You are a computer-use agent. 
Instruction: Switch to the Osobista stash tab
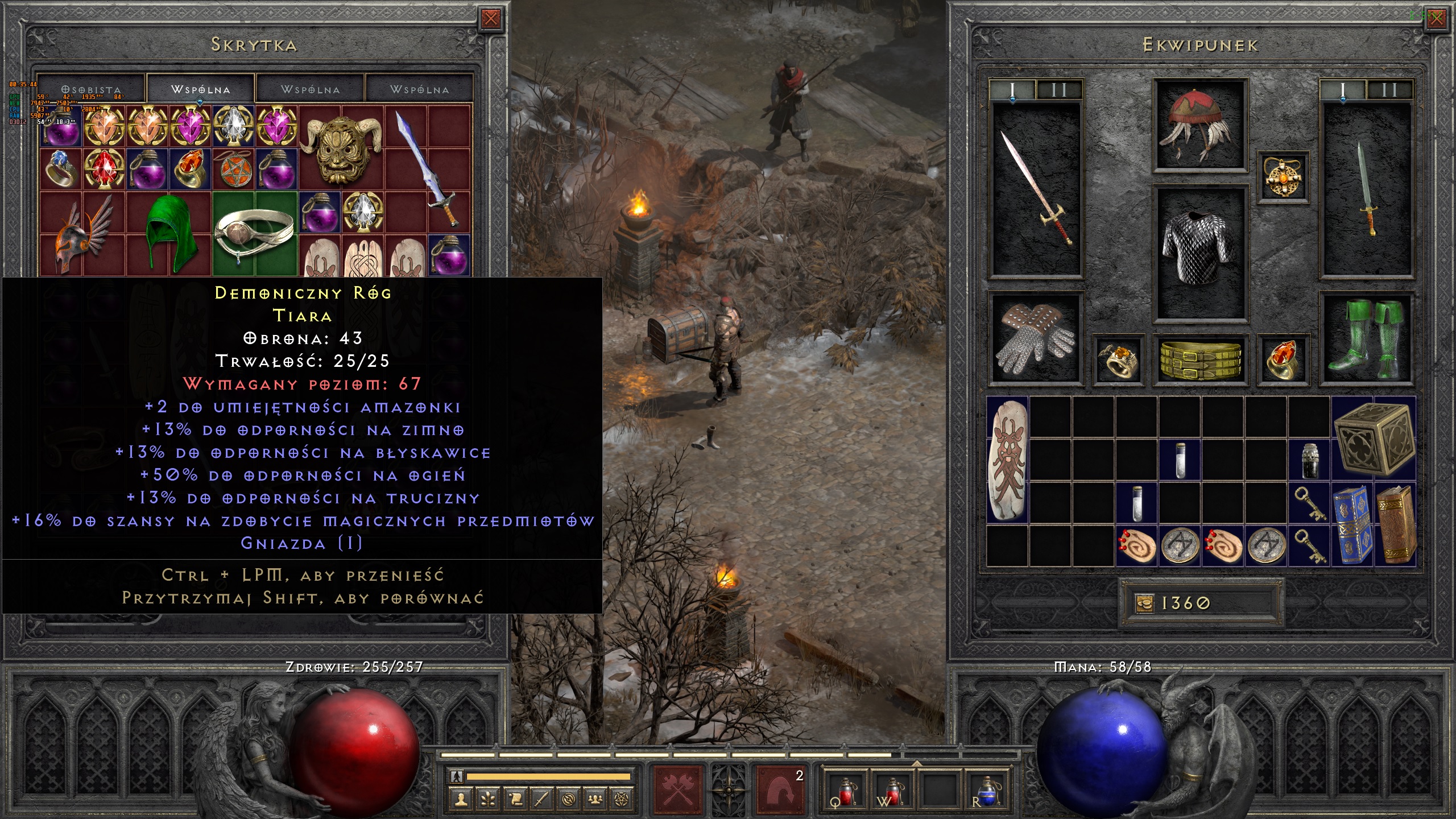pos(91,90)
